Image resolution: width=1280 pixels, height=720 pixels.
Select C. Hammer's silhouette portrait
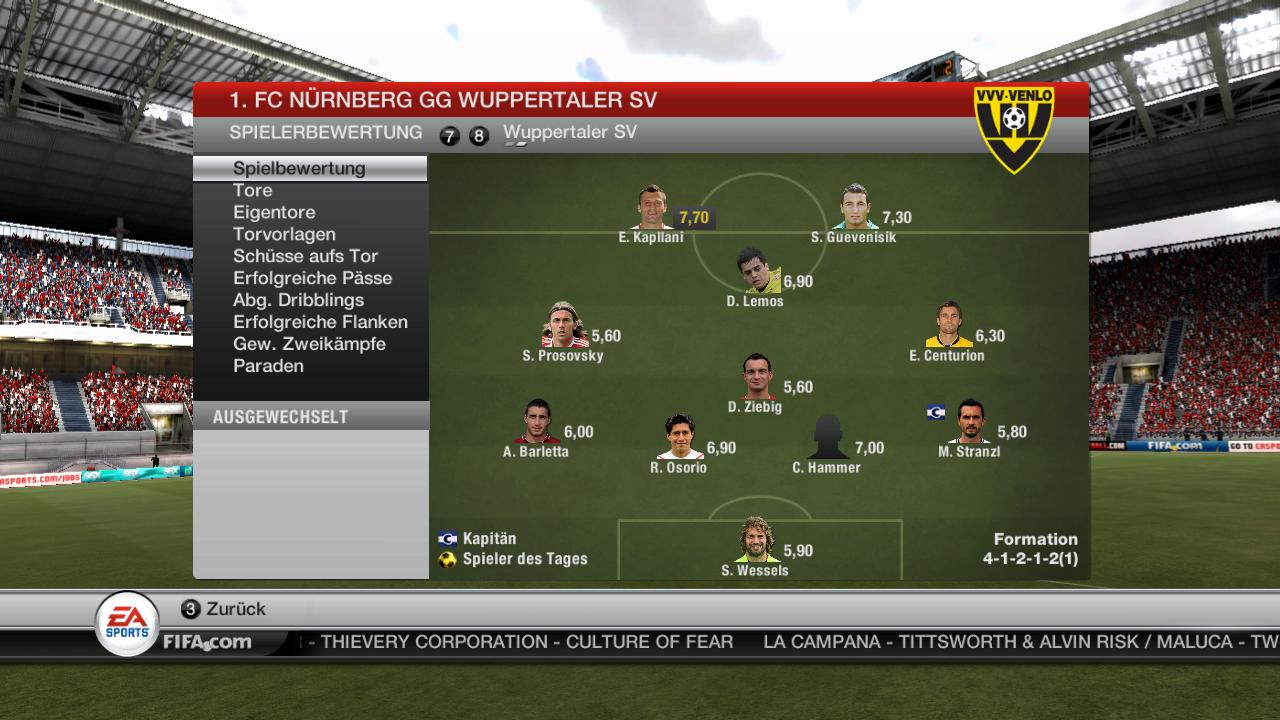coord(828,437)
